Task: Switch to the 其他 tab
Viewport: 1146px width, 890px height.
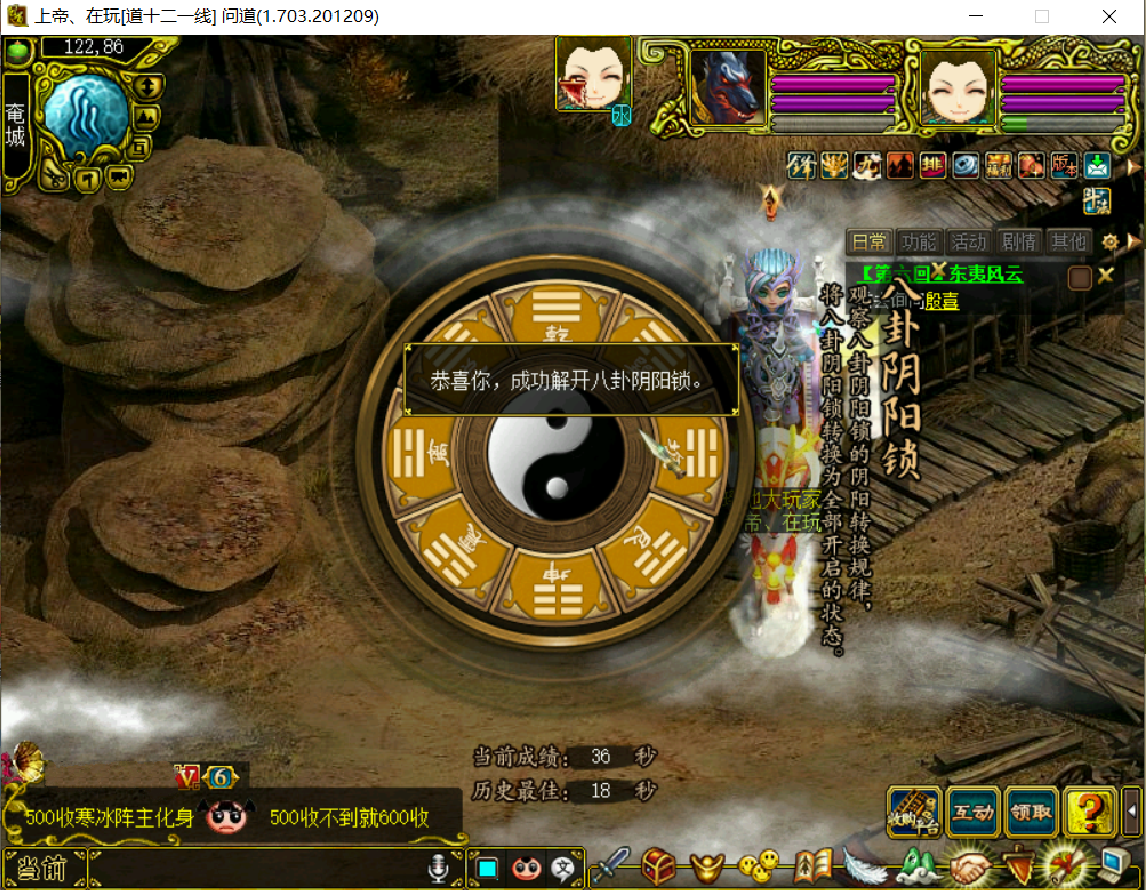Action: point(1067,241)
